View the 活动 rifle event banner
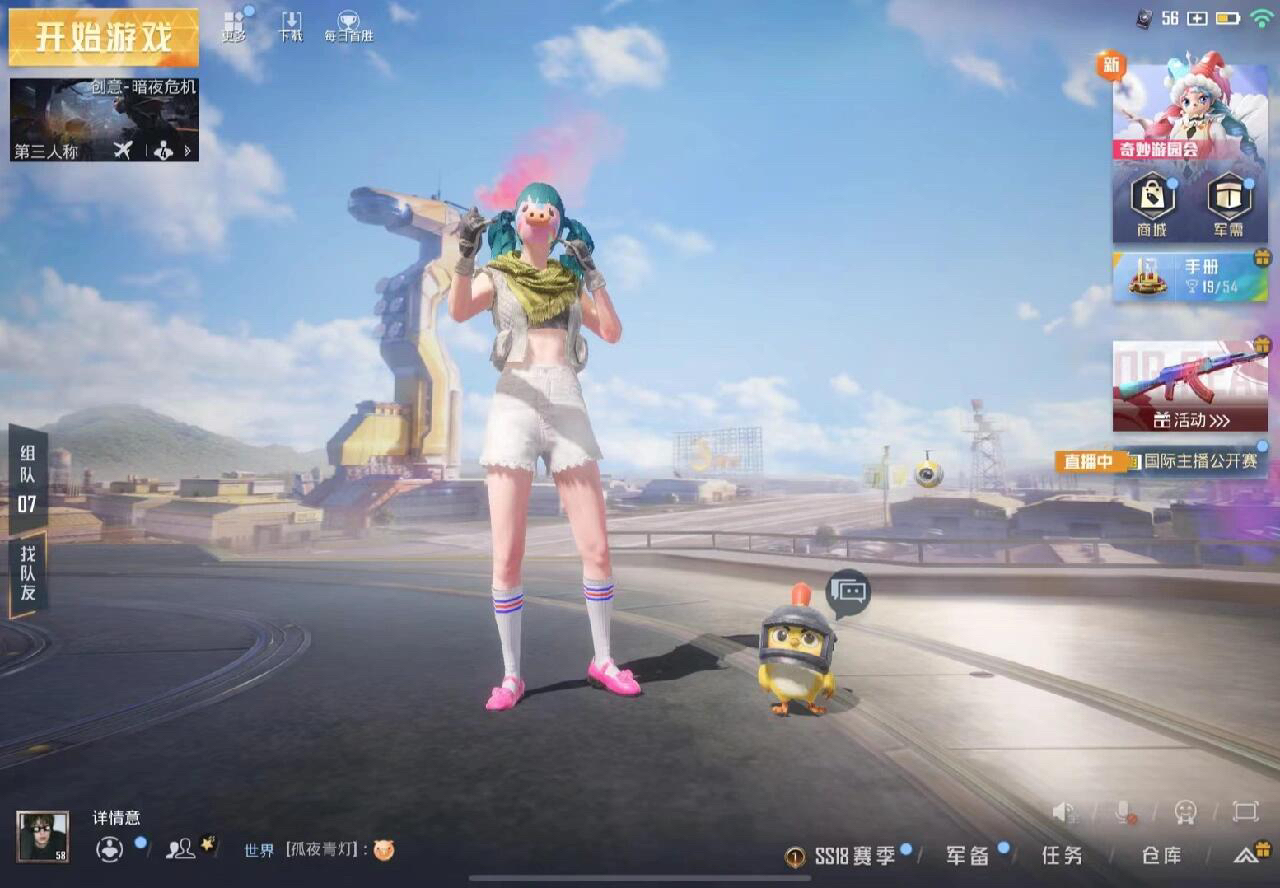1280x888 pixels. (x=1190, y=387)
